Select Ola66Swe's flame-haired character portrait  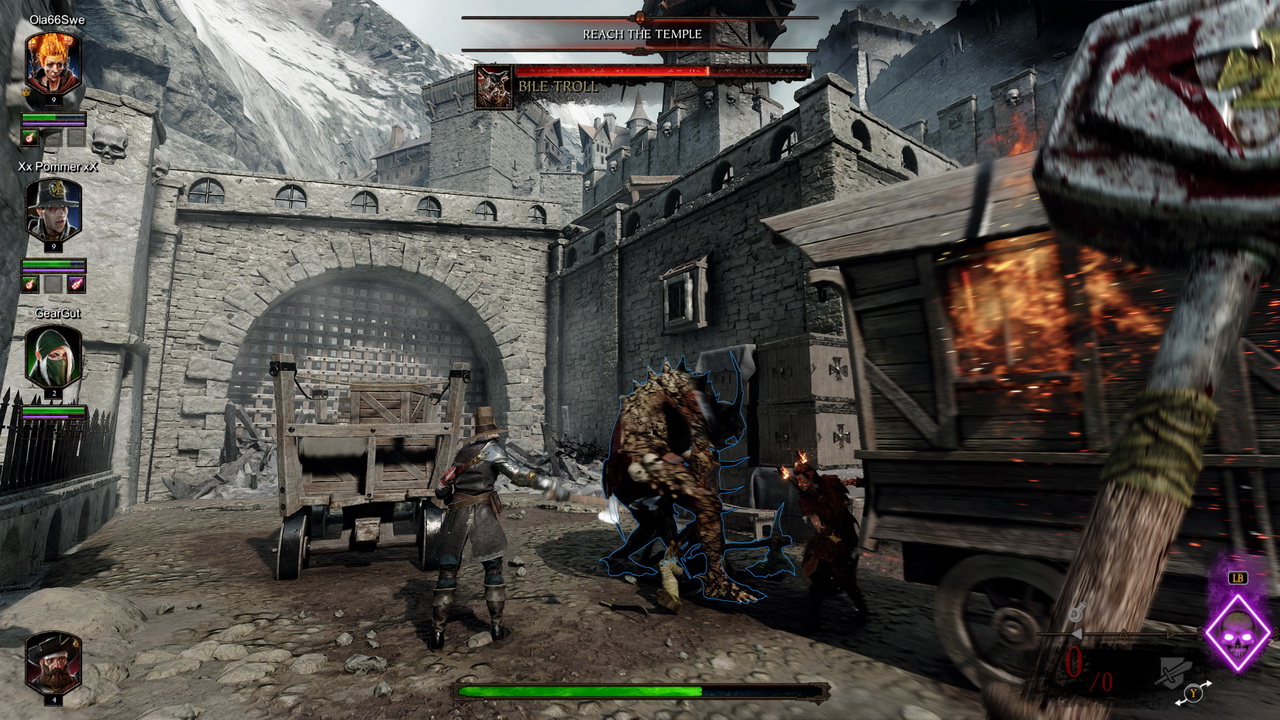[53, 63]
